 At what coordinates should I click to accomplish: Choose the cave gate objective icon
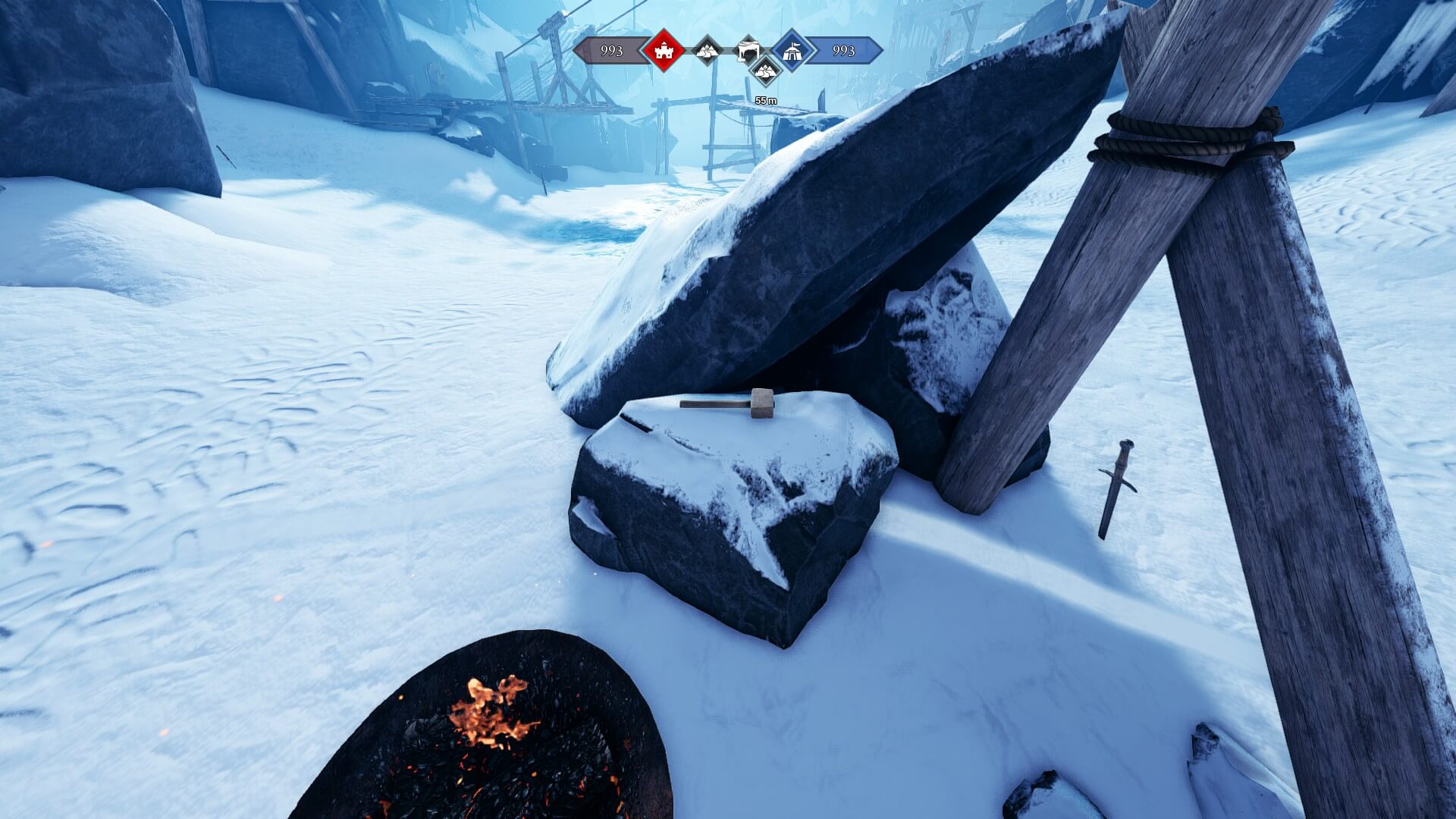pyautogui.click(x=748, y=49)
